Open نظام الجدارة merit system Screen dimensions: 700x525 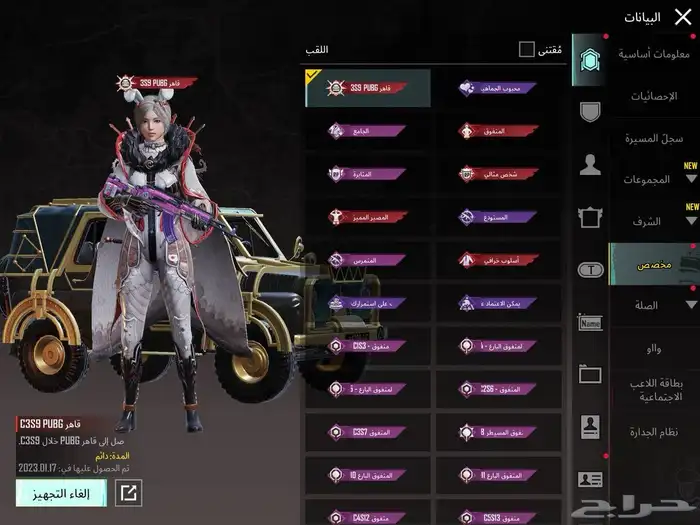(x=655, y=432)
